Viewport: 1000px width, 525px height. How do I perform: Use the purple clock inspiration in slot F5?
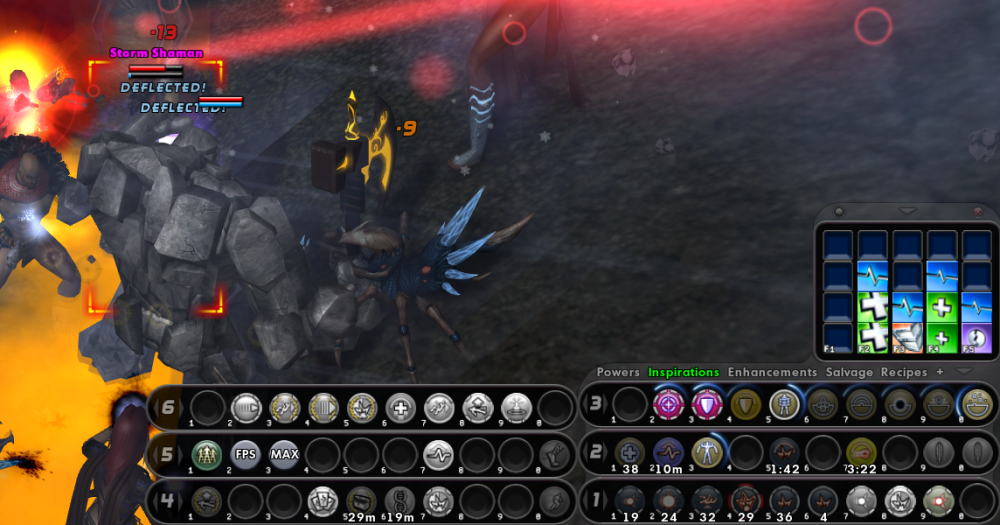(976, 338)
